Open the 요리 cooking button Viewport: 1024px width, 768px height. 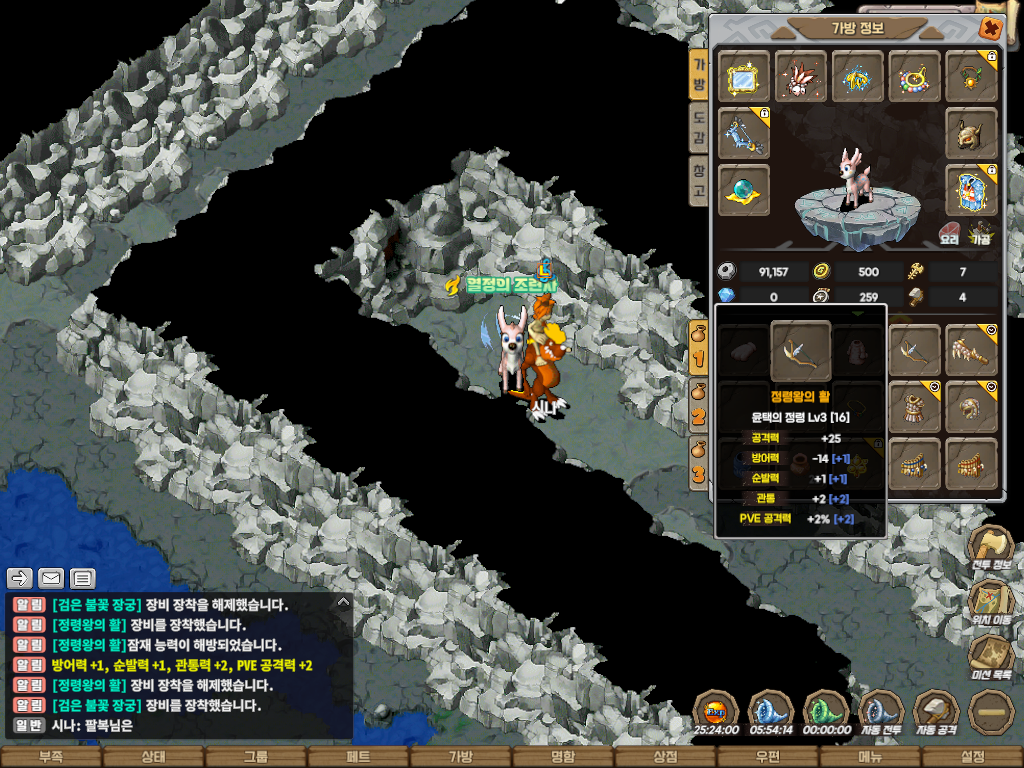click(x=949, y=235)
